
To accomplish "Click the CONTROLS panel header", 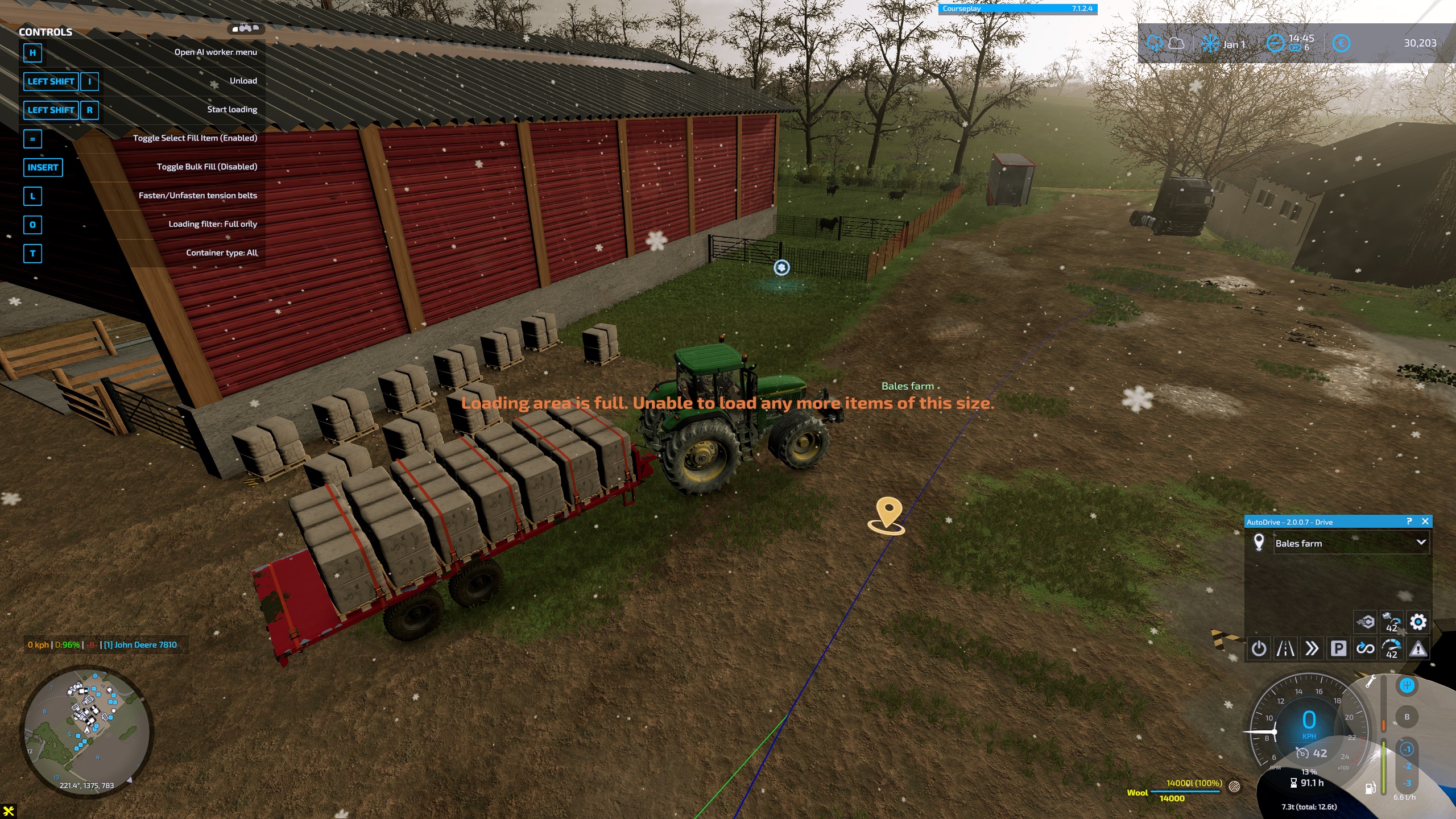I will (x=45, y=32).
